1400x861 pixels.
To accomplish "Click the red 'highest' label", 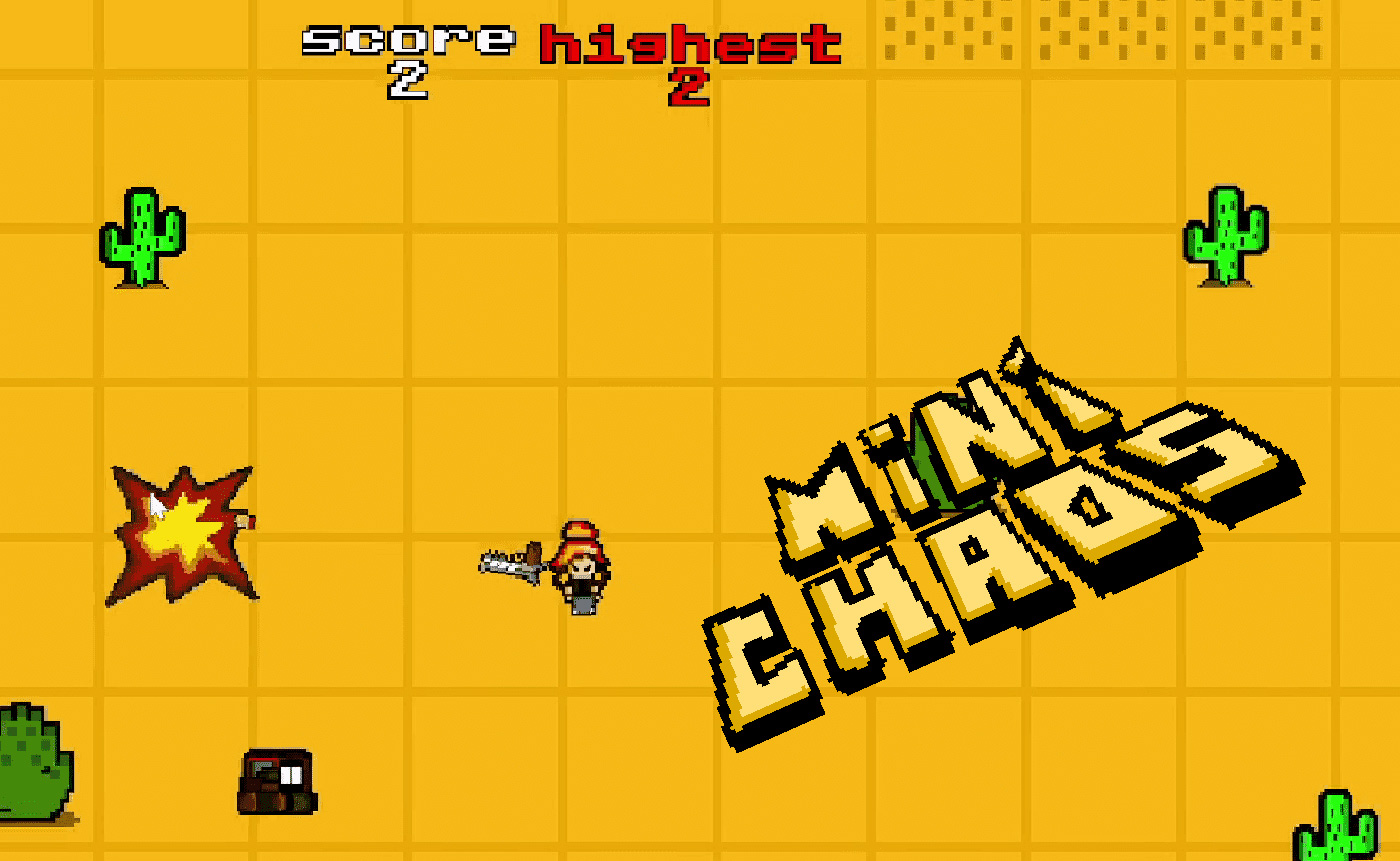I will [690, 44].
